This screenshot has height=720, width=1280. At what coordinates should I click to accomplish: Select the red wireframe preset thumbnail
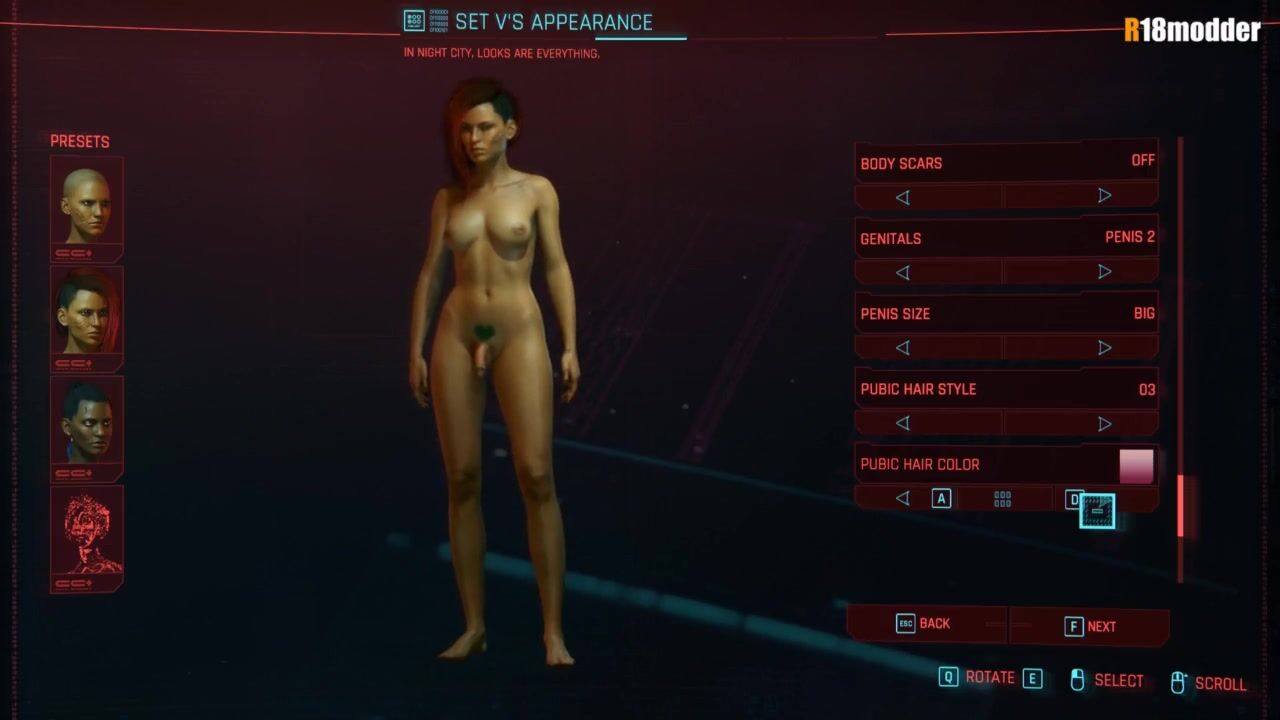87,537
